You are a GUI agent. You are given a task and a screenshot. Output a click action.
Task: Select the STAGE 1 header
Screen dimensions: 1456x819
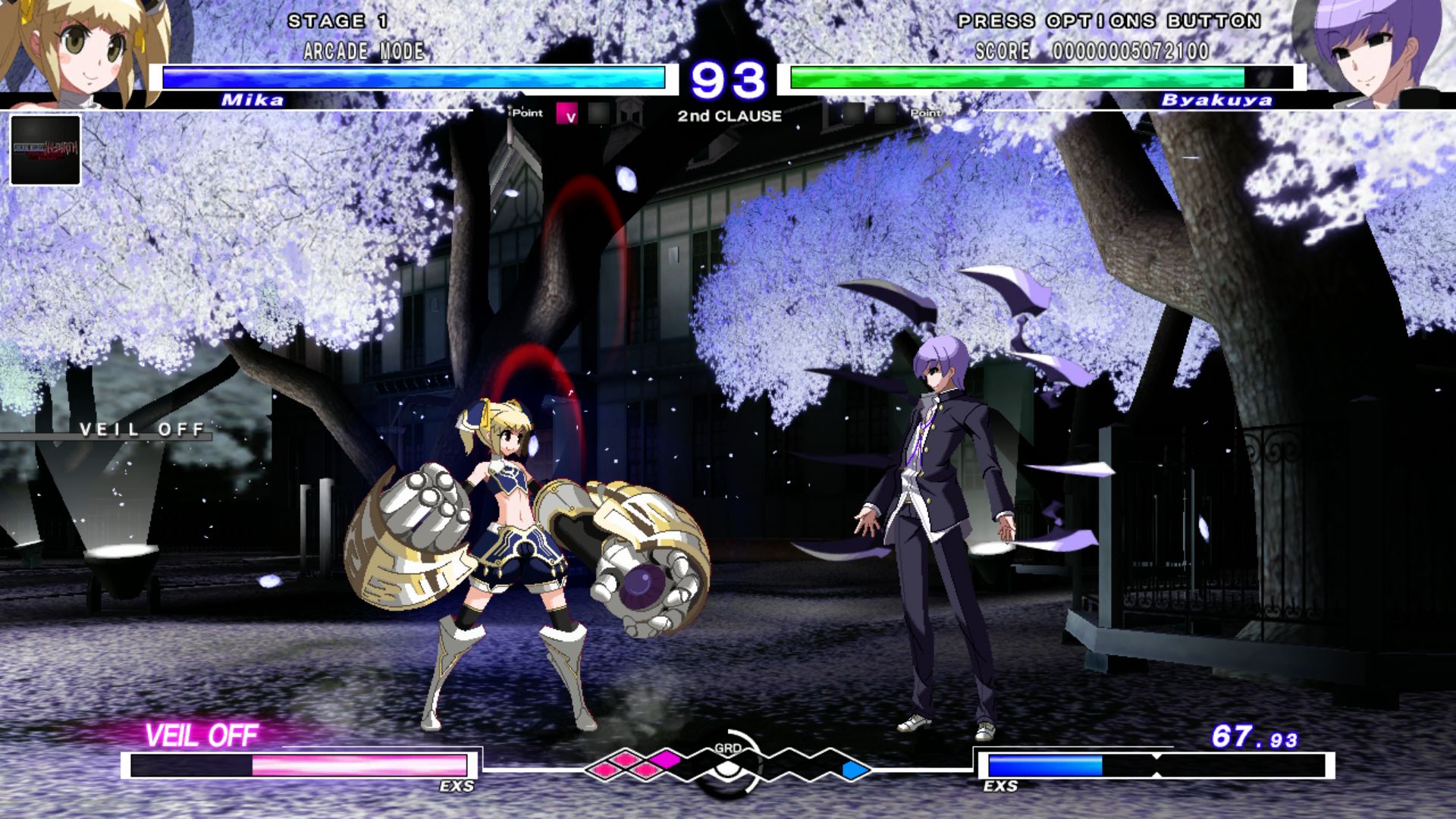(337, 22)
